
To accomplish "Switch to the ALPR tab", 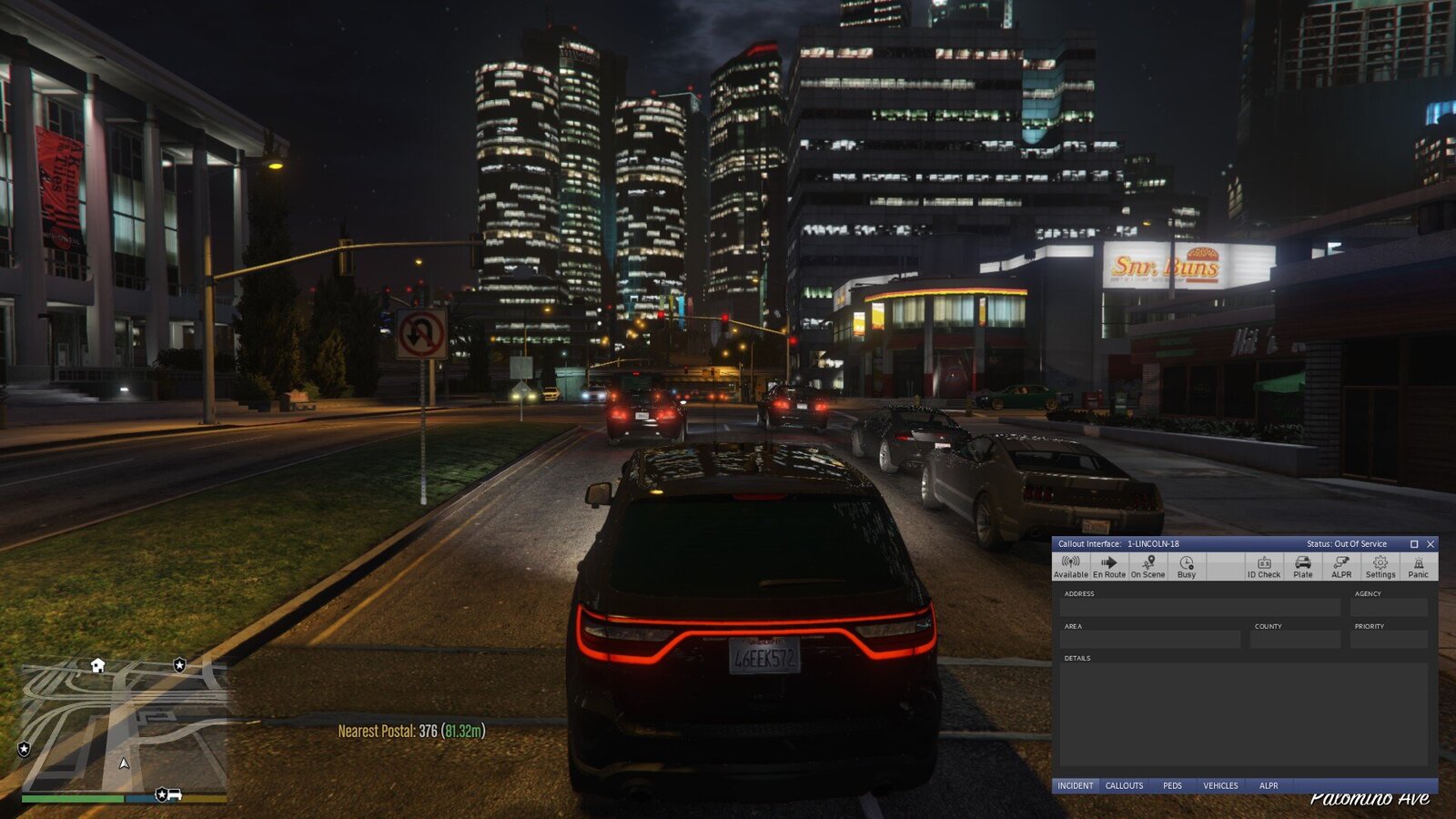I will coord(1269,784).
